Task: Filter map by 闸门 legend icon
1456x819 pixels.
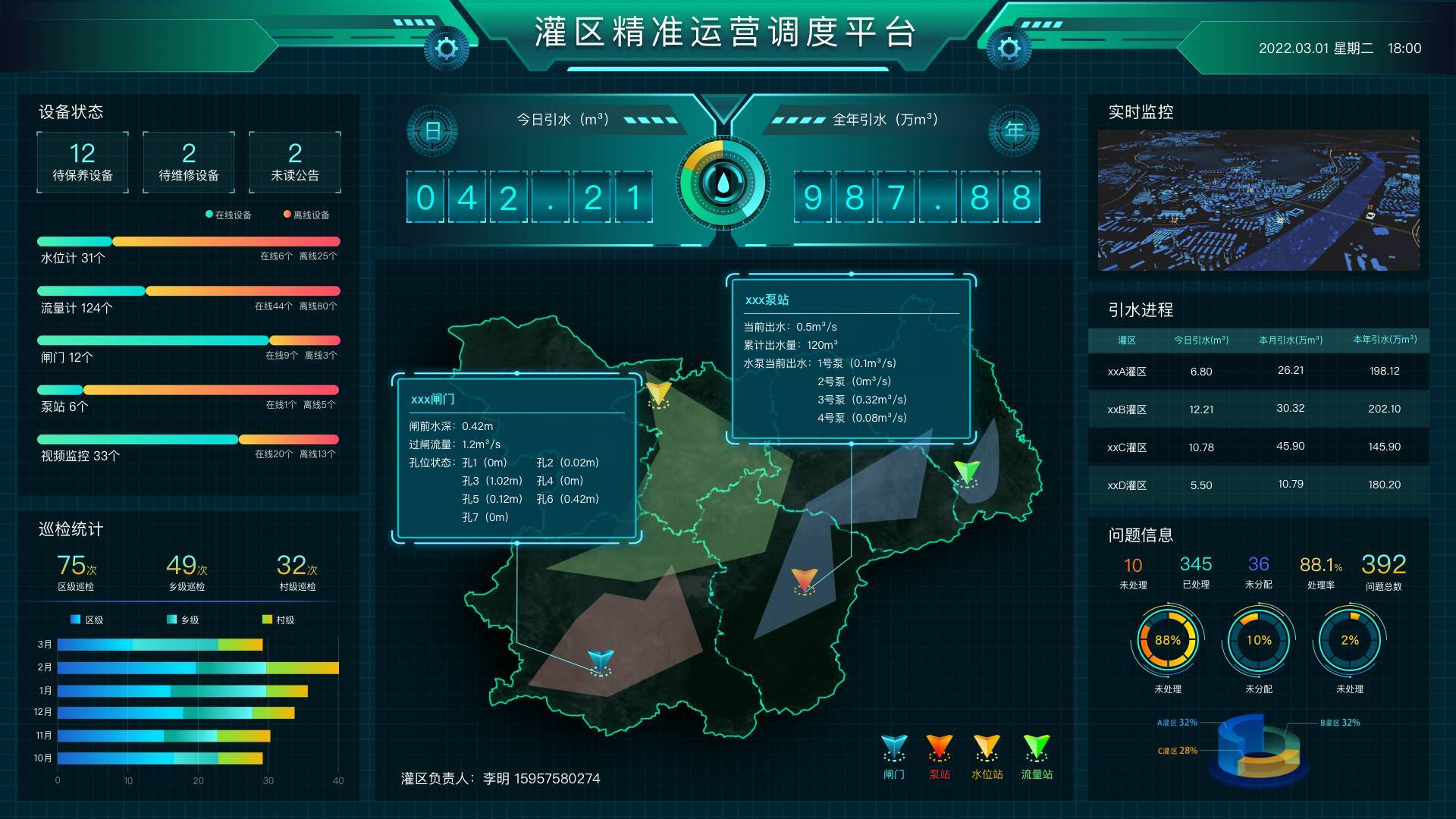Action: (894, 756)
